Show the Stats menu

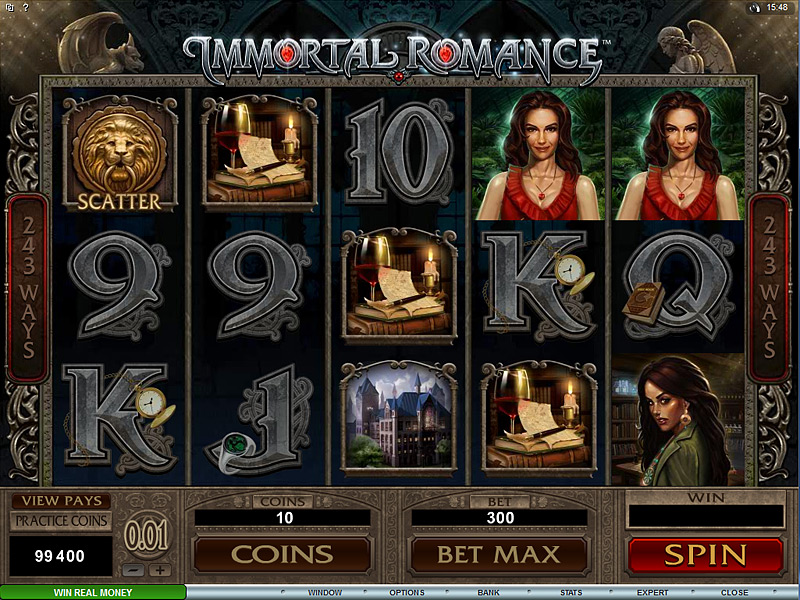pyautogui.click(x=571, y=593)
